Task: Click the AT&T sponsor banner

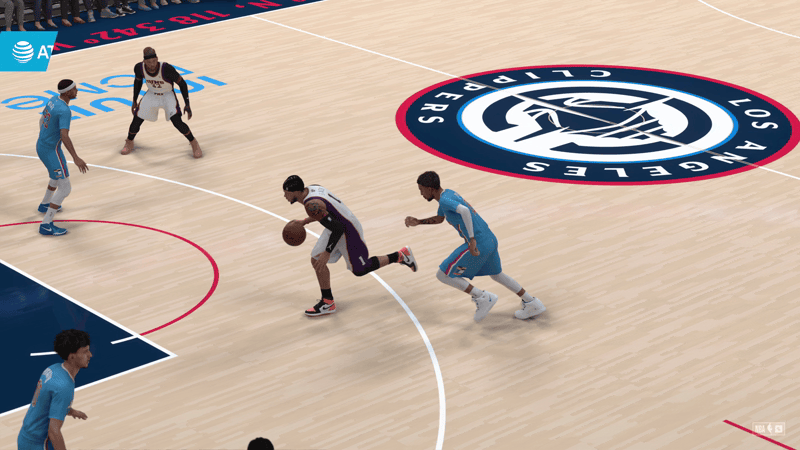Action: pos(27,51)
